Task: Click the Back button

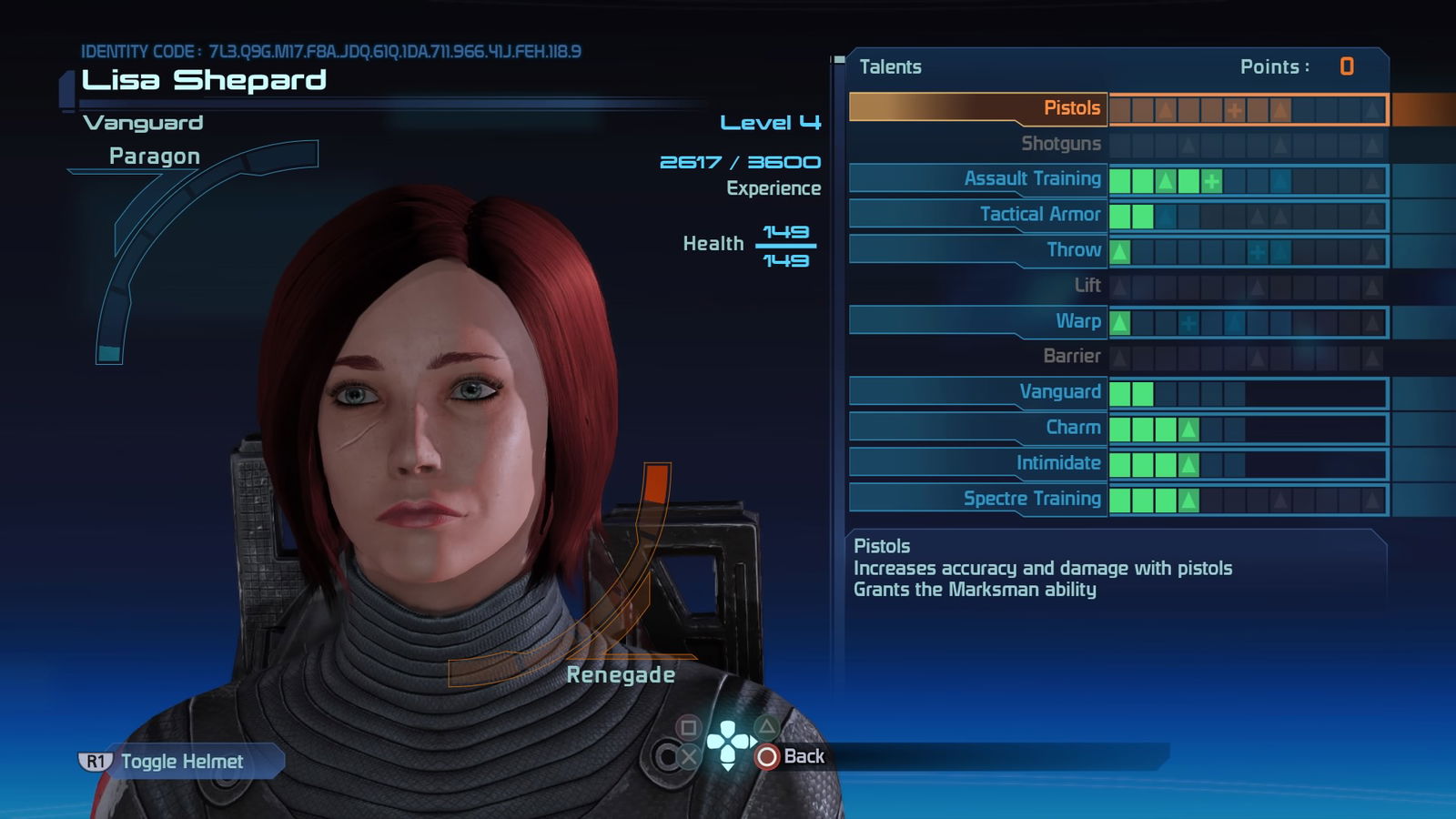Action: click(791, 756)
